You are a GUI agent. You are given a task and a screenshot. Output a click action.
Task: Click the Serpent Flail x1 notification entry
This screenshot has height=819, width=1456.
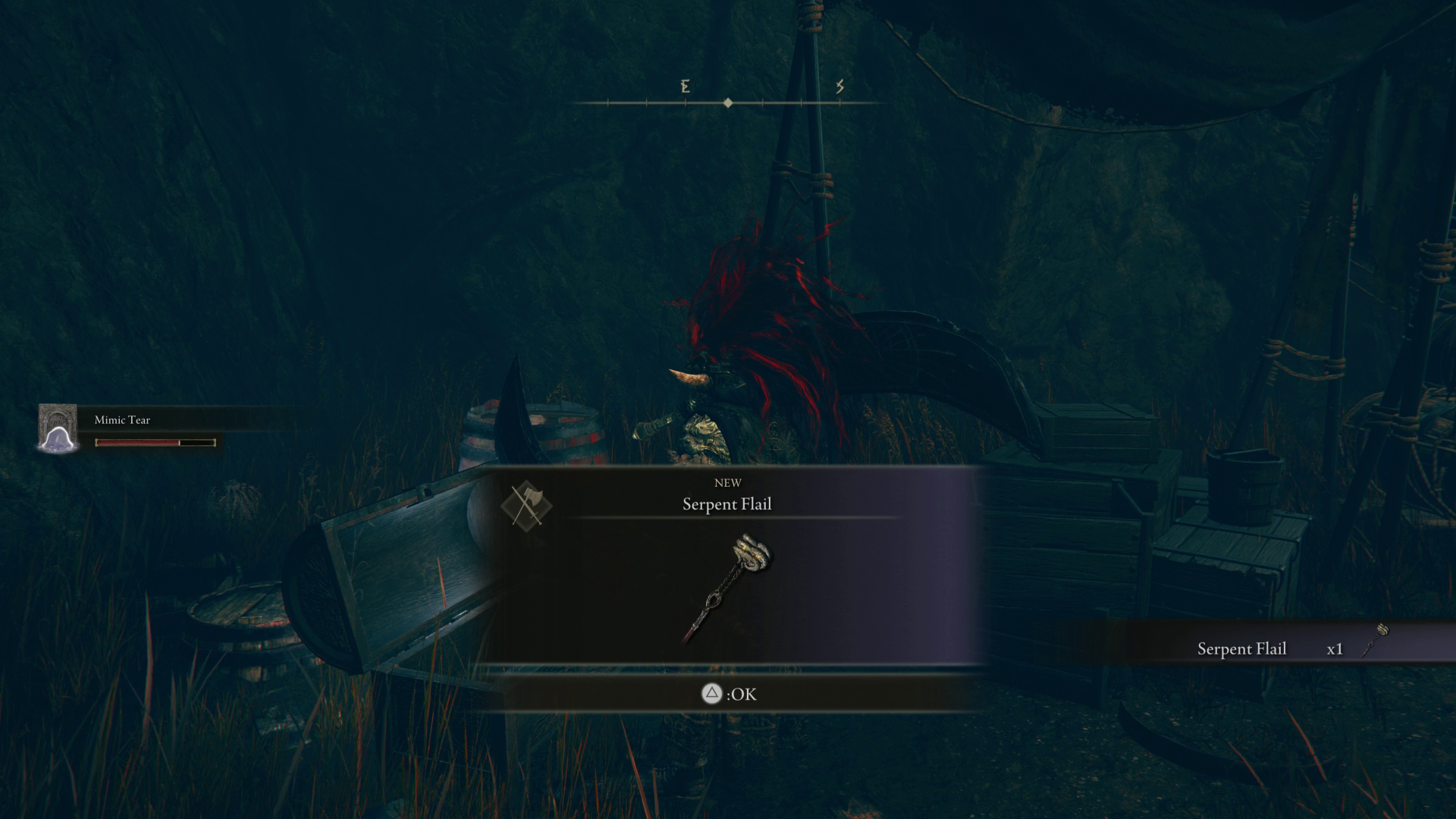[x=1289, y=648]
